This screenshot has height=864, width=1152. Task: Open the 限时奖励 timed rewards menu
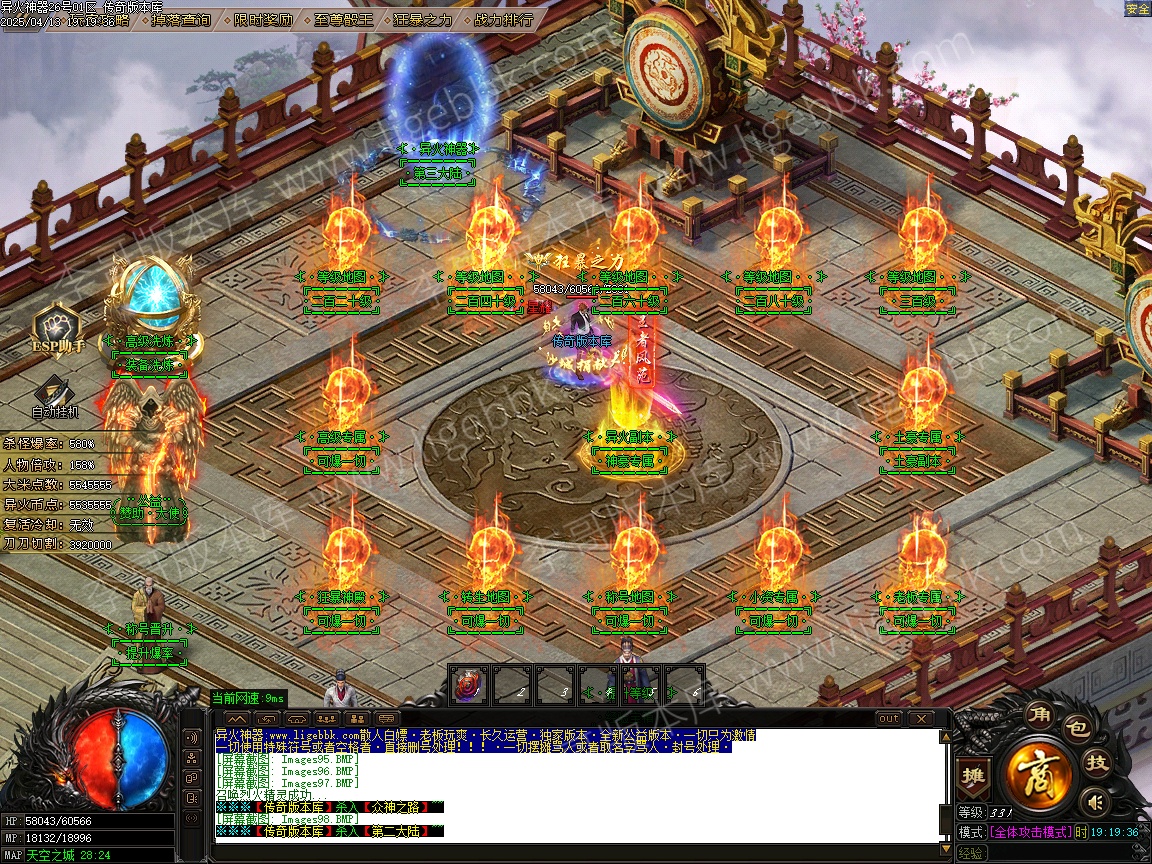tap(264, 19)
